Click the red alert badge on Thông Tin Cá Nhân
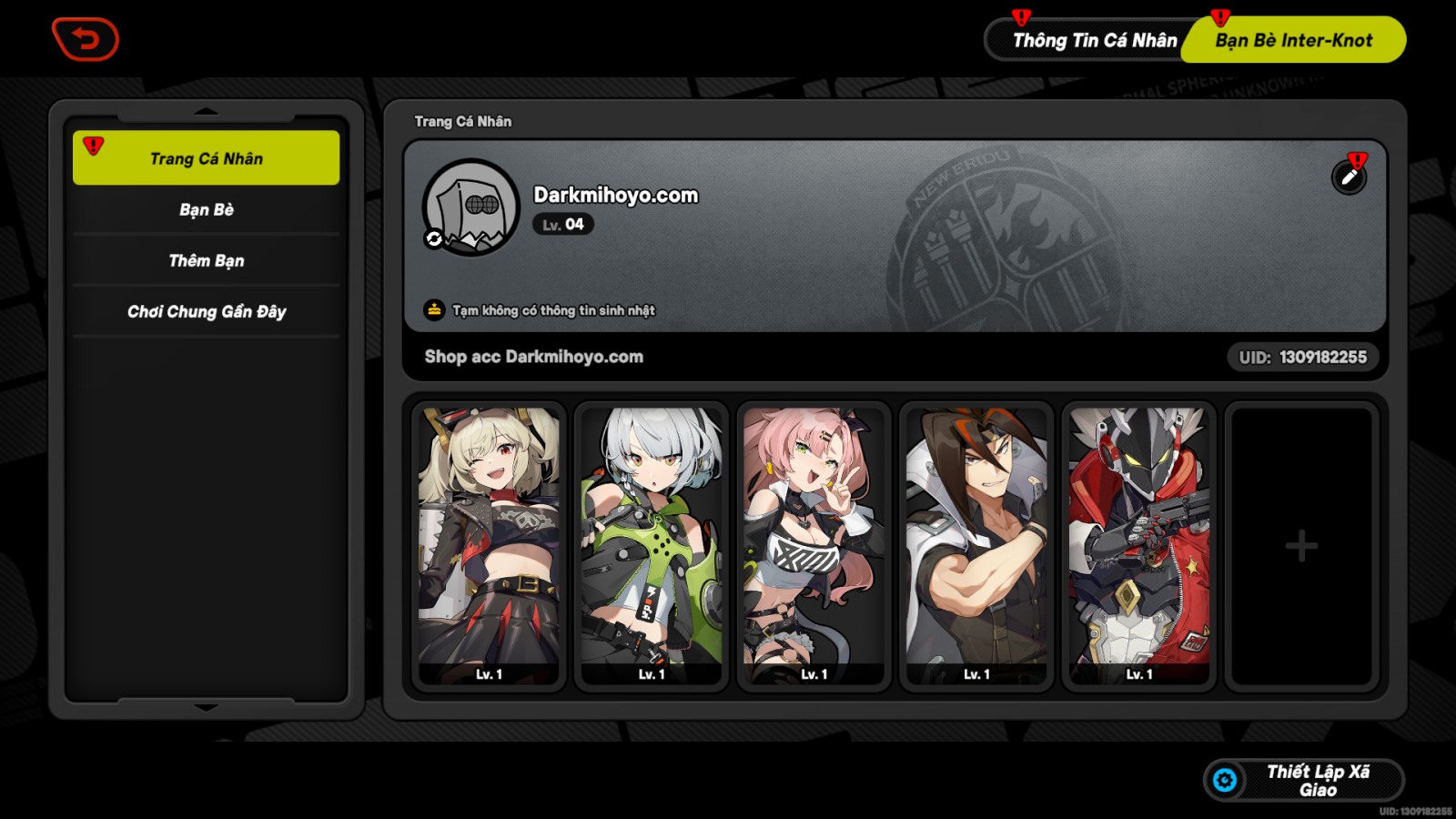Screen dimensions: 1456x819 coord(1021,15)
